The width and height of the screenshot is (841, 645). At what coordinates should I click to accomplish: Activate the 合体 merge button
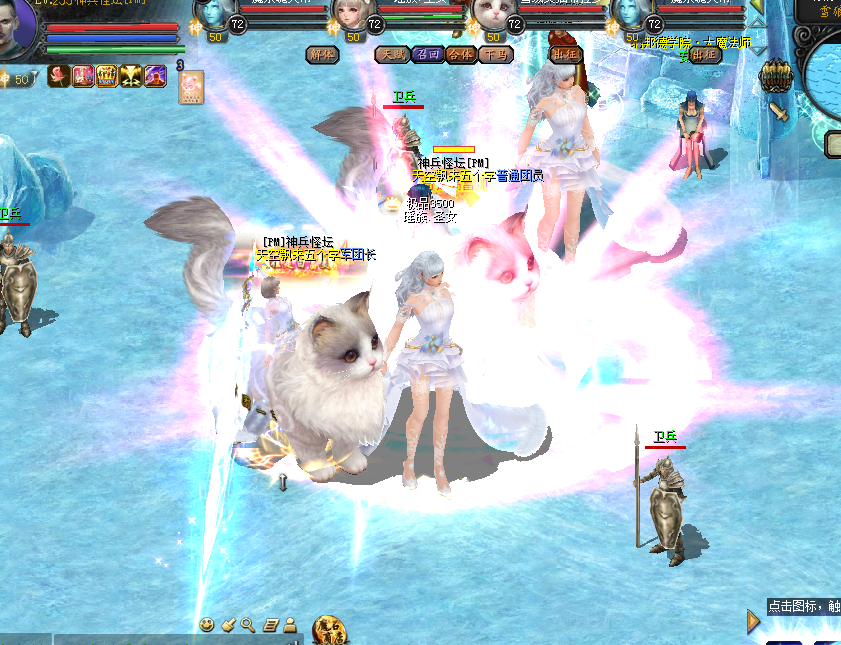tap(461, 54)
